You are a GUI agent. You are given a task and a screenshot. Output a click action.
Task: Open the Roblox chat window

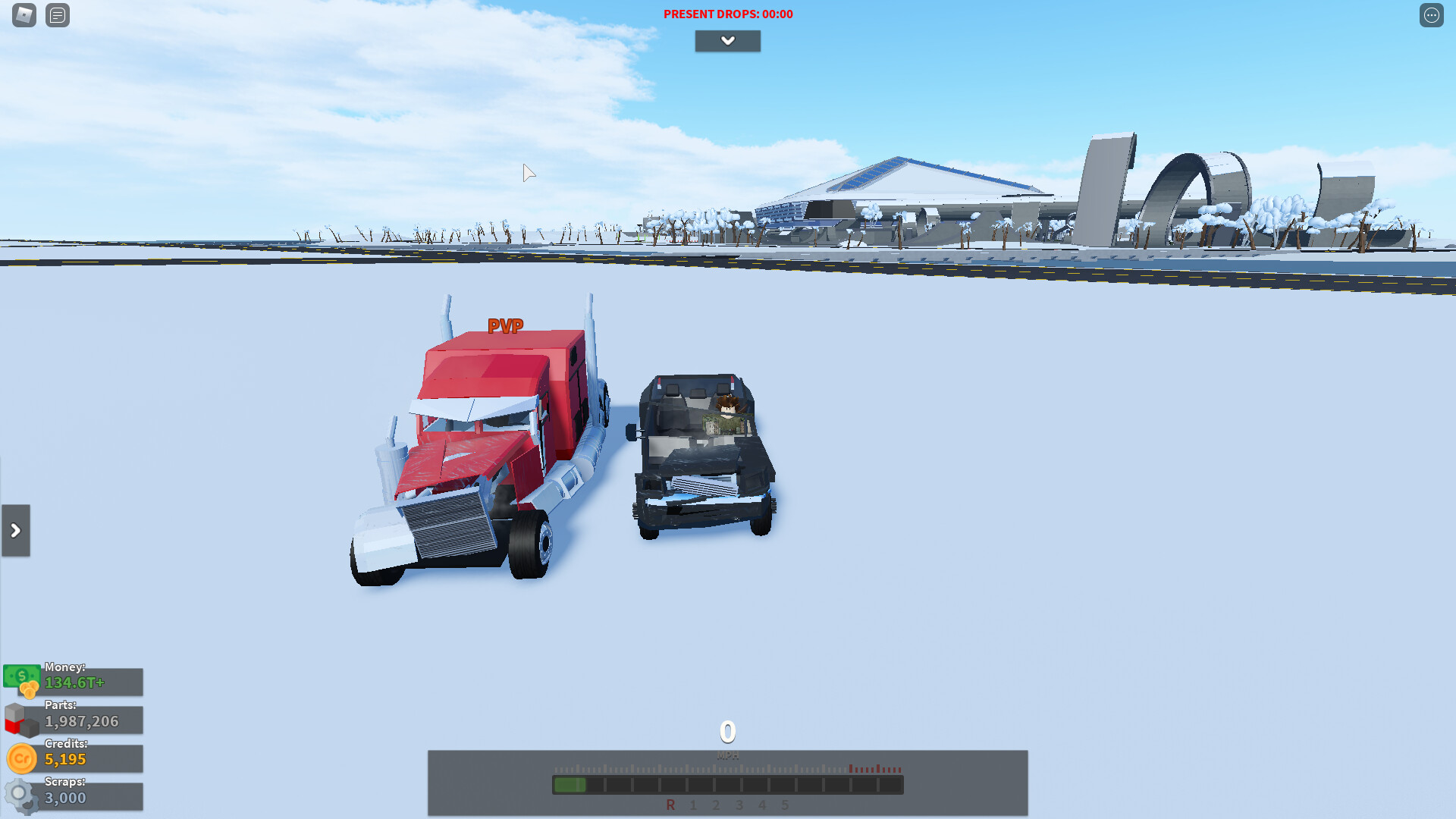[x=58, y=15]
